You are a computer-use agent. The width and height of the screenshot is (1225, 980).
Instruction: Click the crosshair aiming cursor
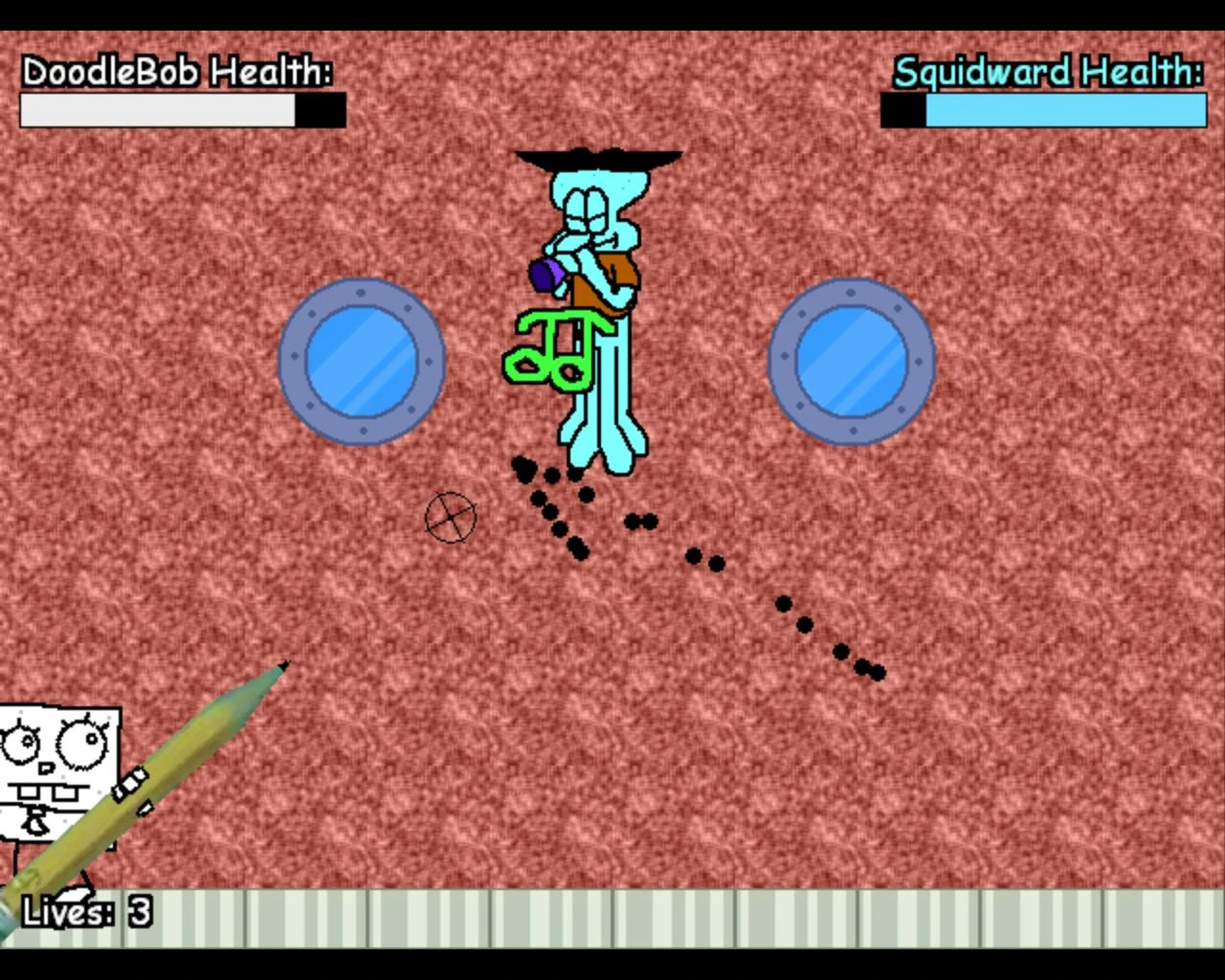(452, 517)
